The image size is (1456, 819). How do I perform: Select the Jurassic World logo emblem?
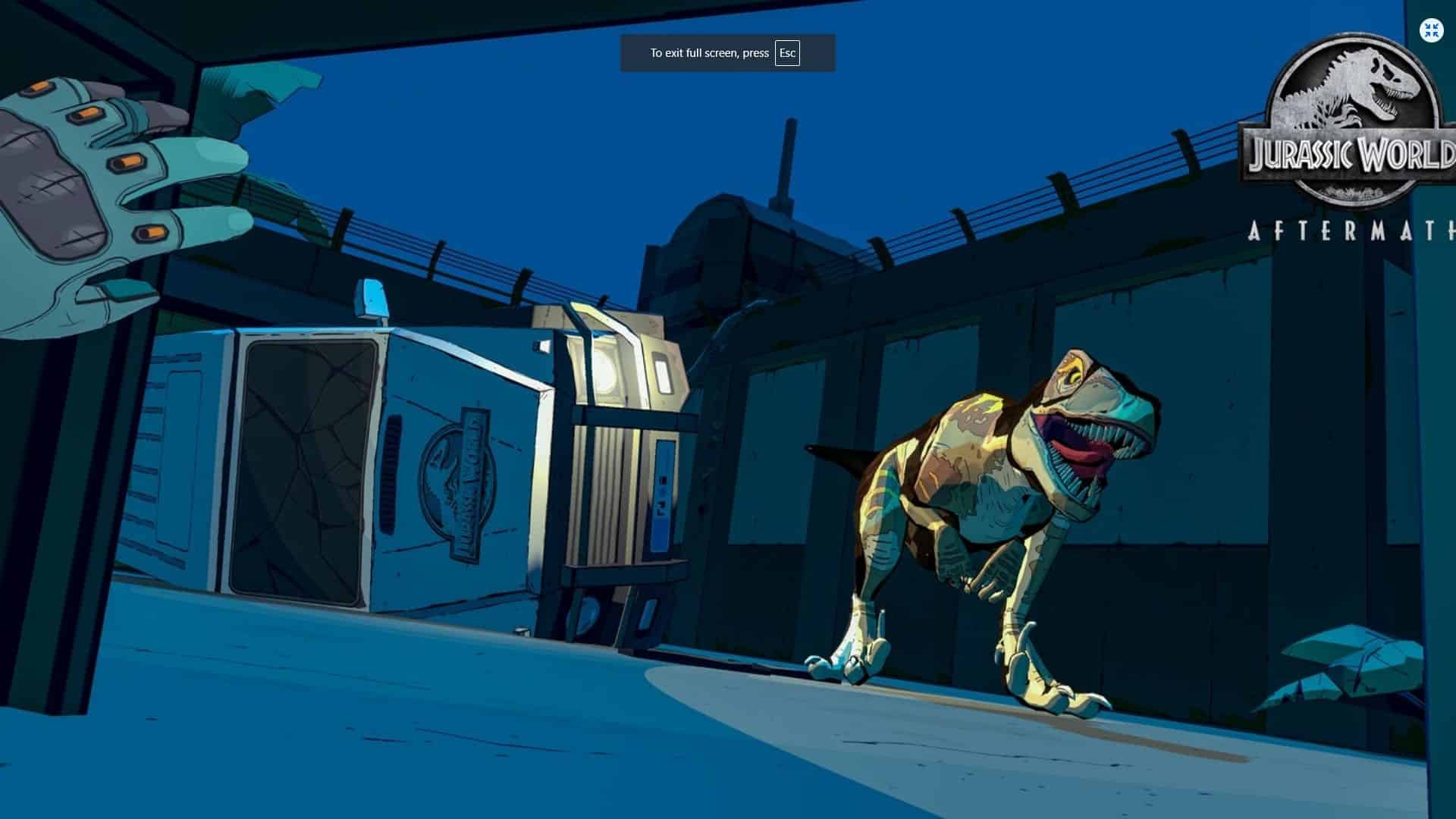coord(1355,106)
